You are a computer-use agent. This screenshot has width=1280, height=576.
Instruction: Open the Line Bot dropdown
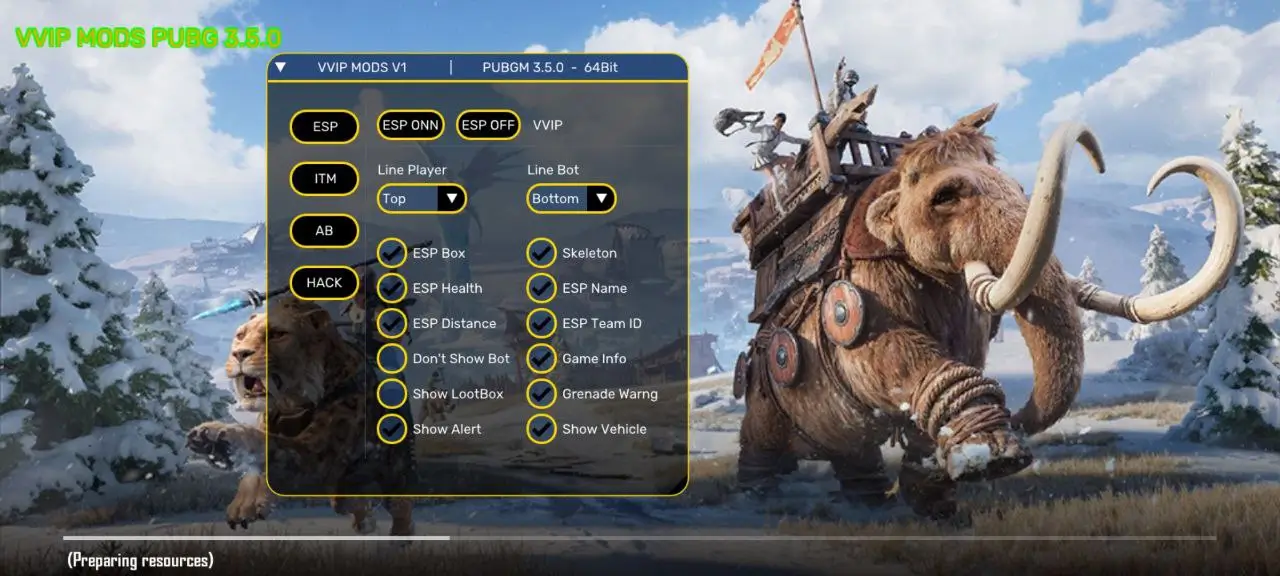pos(571,198)
